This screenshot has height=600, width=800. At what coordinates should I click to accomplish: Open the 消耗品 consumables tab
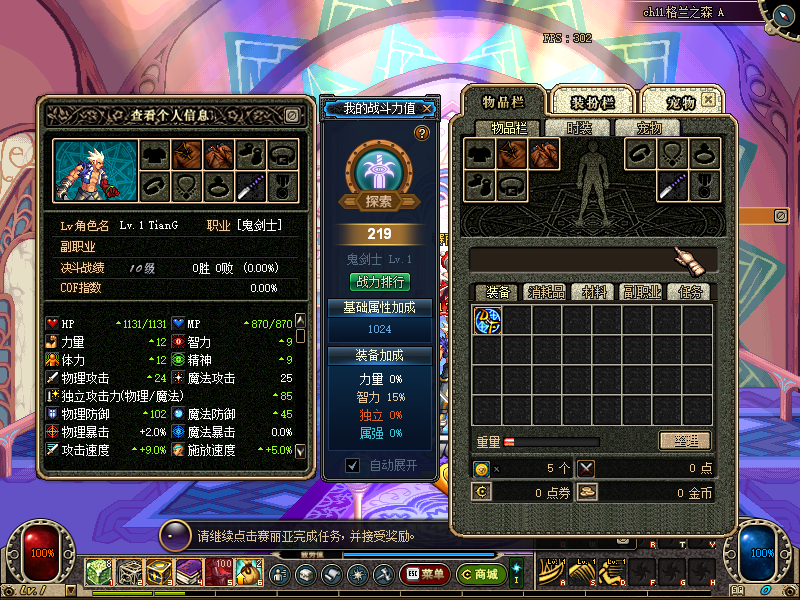(x=547, y=292)
